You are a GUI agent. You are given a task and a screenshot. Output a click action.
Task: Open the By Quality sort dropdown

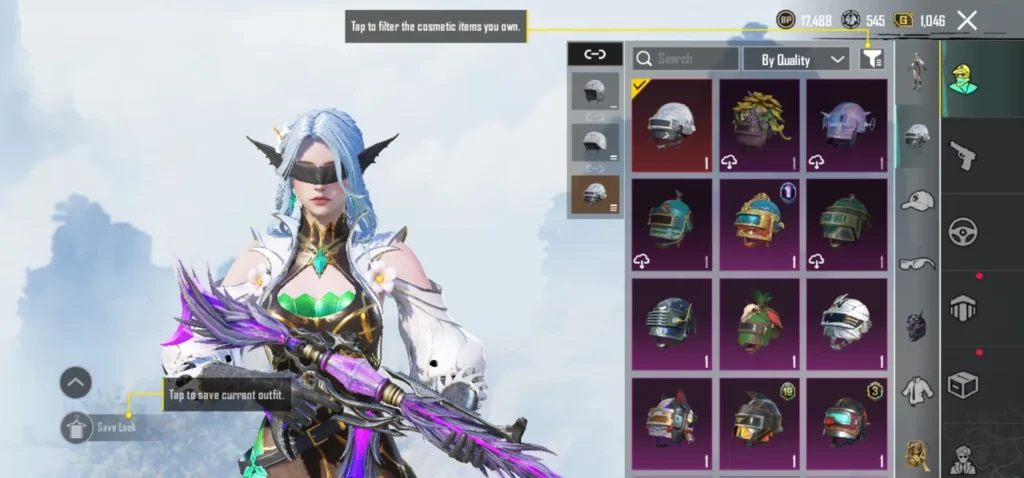tap(796, 59)
